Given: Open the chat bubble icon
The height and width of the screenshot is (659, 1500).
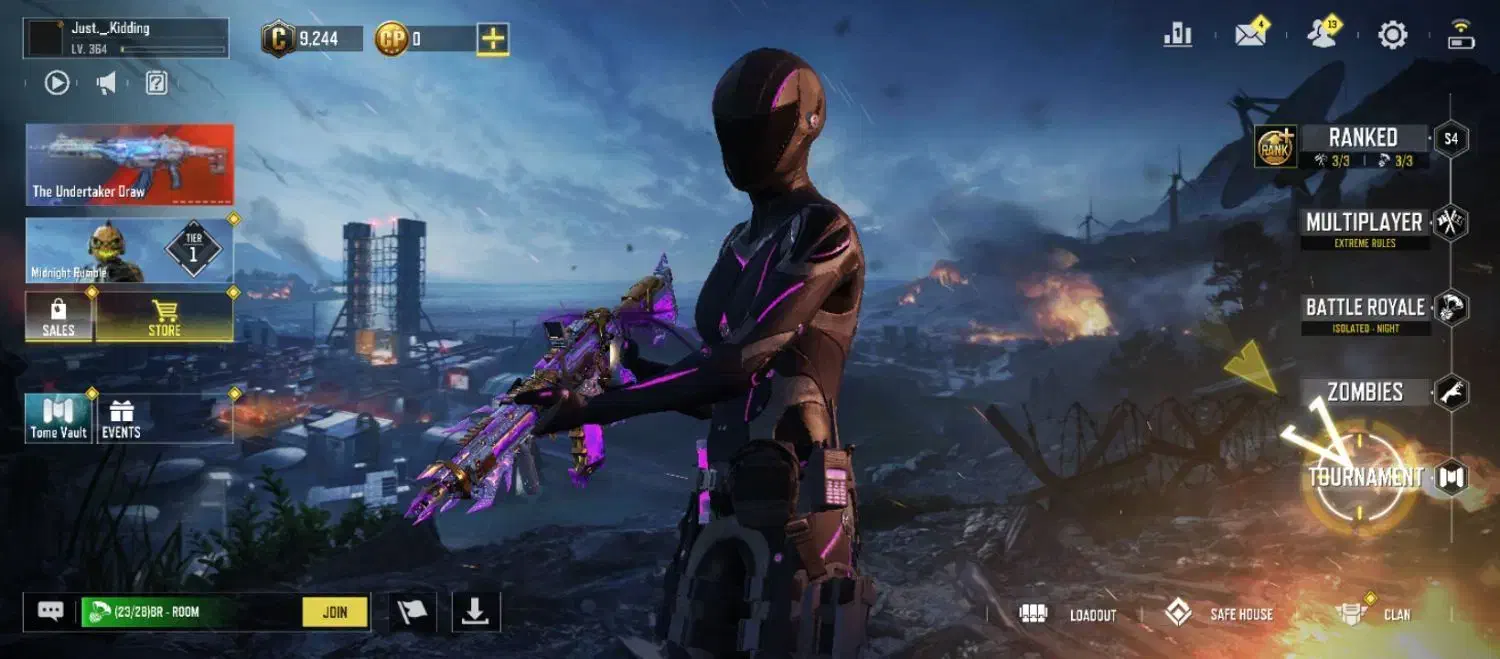Looking at the screenshot, I should [51, 611].
